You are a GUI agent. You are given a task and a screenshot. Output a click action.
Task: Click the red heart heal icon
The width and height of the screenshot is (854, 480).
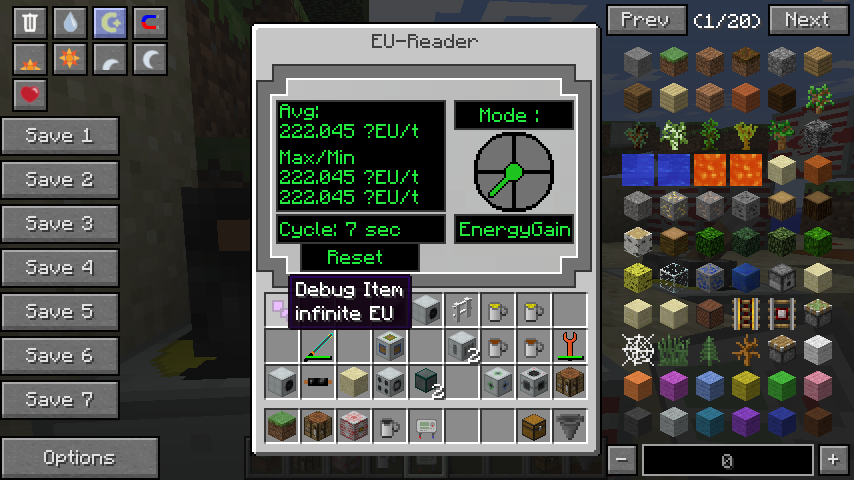coord(31,95)
